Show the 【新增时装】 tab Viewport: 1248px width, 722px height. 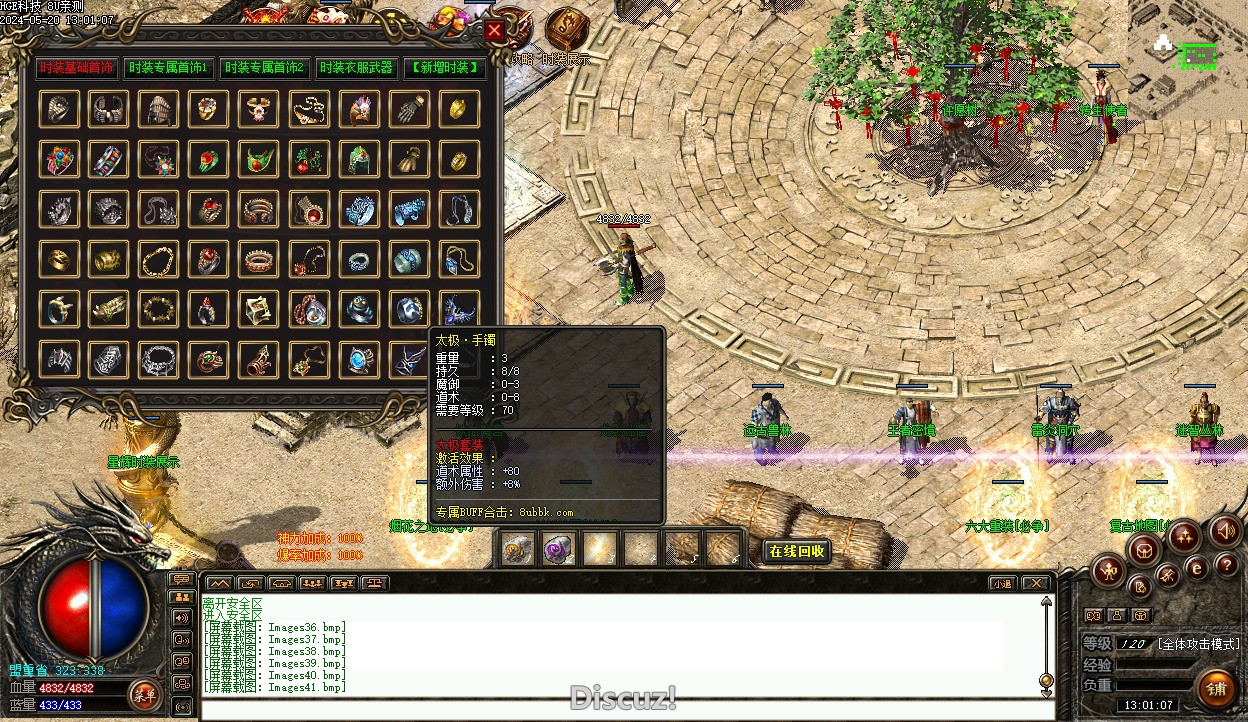446,68
